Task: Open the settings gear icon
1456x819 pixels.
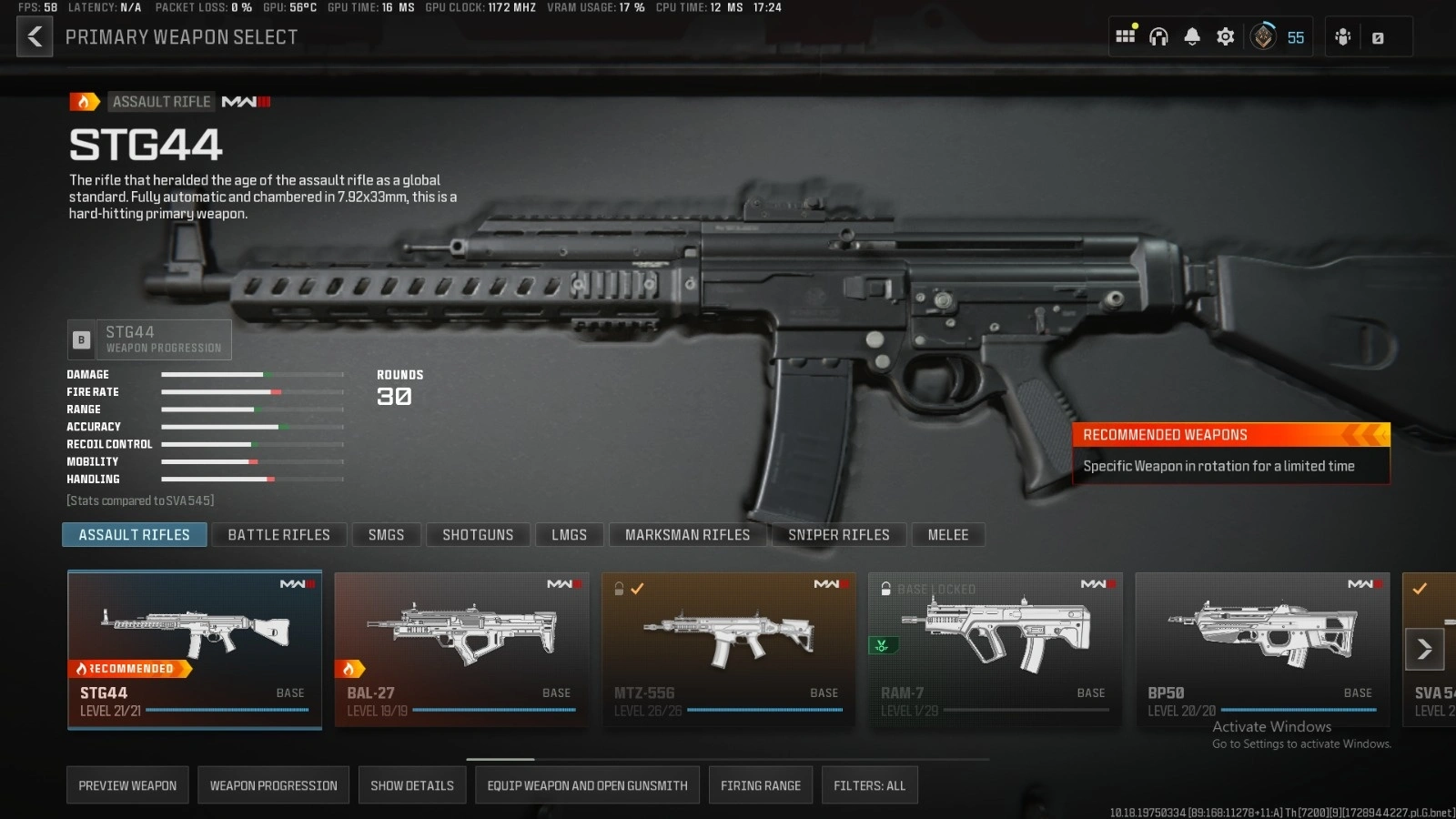Action: [1225, 36]
